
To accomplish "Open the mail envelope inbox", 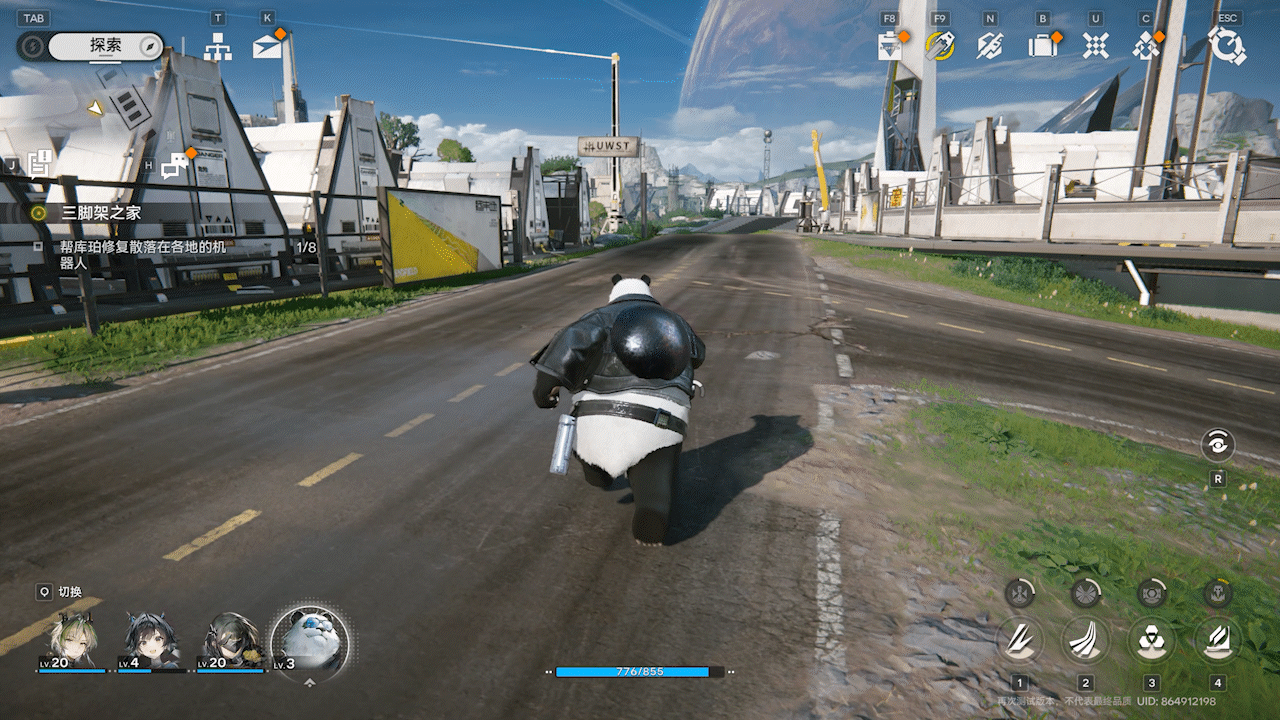I will [267, 46].
